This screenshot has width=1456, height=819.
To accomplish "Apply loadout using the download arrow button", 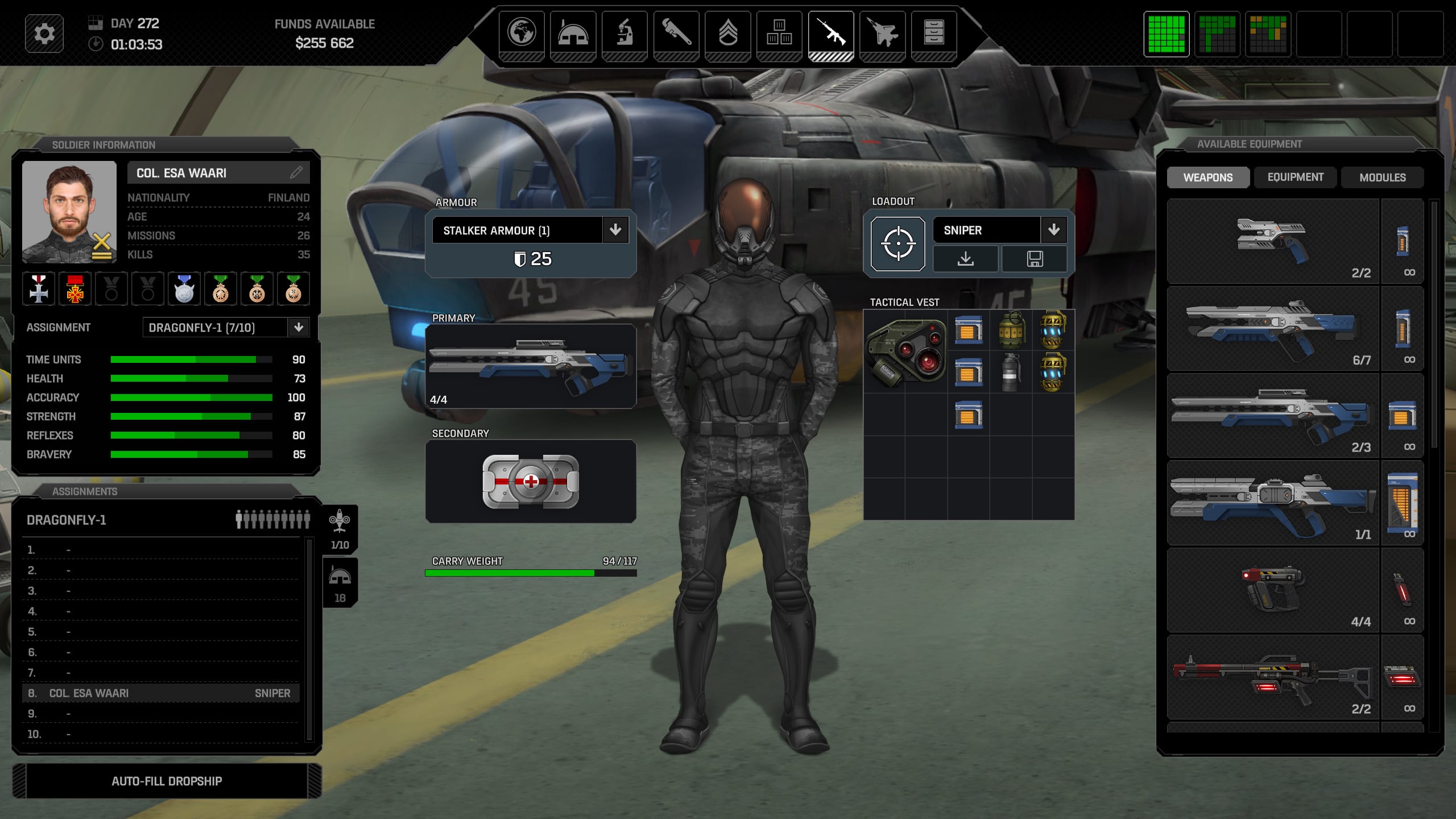I will [965, 259].
